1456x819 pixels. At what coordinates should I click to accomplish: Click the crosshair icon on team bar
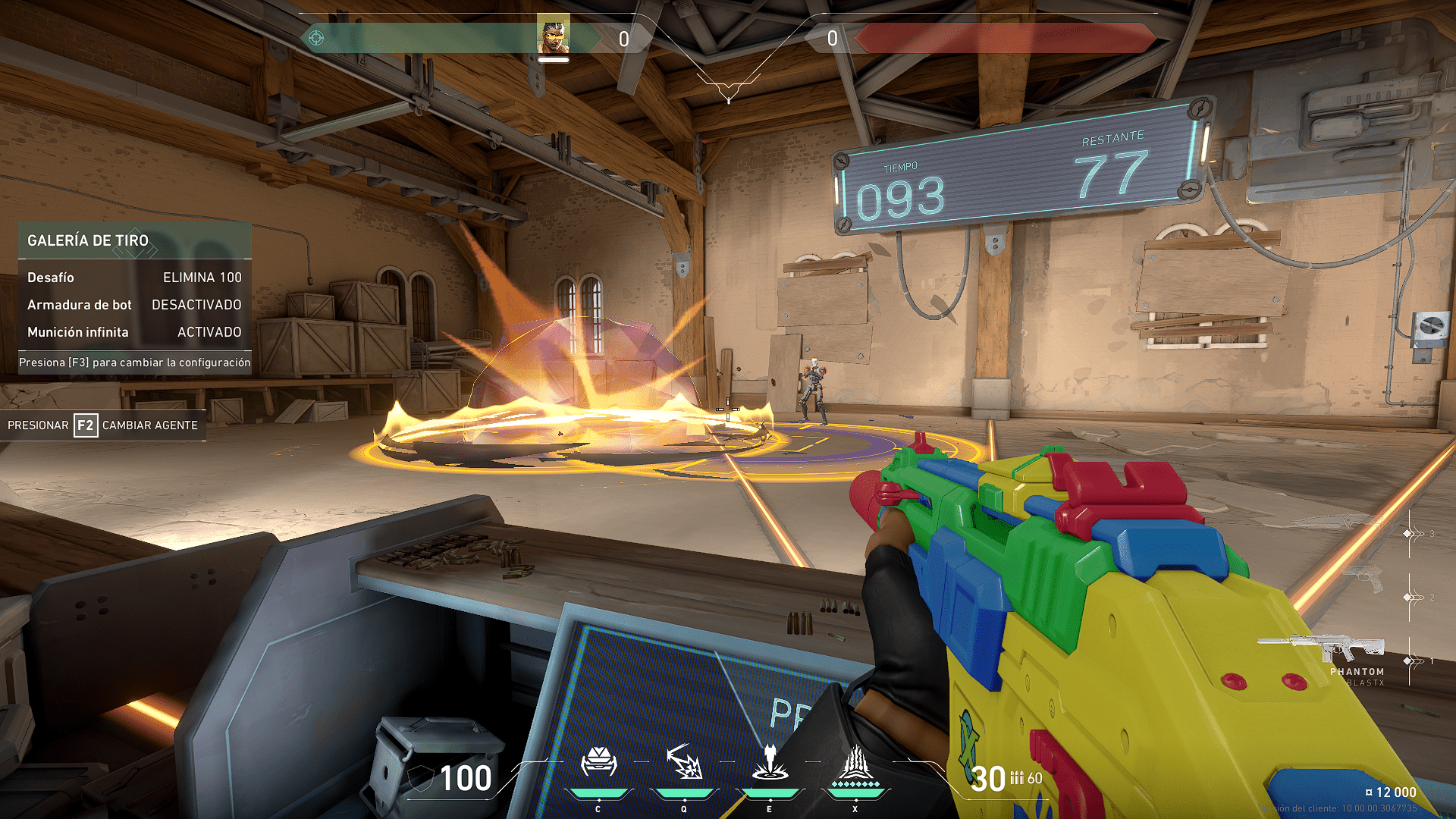[x=316, y=38]
